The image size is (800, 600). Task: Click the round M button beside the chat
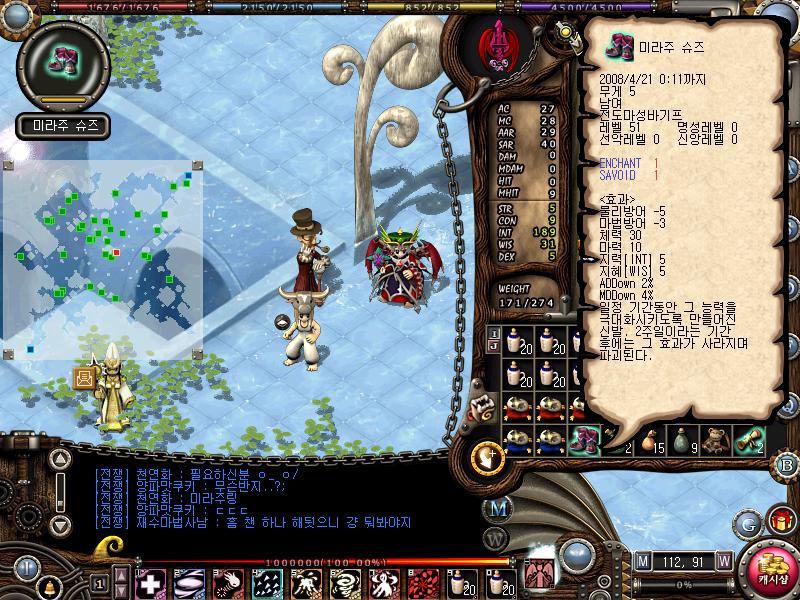coord(500,508)
